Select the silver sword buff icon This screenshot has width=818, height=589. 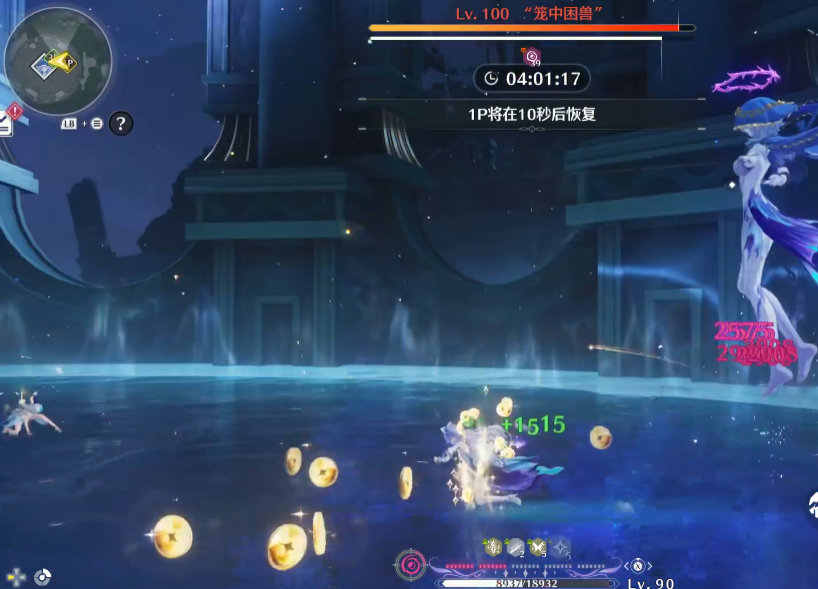(x=515, y=547)
